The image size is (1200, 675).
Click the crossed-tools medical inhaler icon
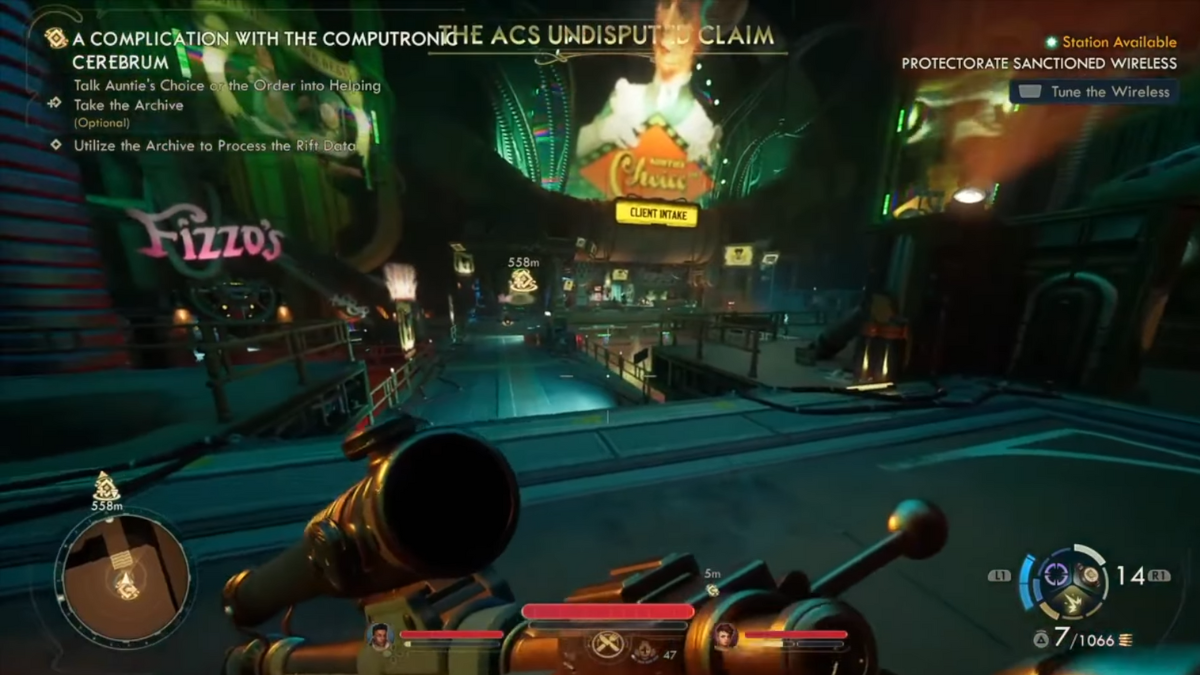(x=608, y=645)
